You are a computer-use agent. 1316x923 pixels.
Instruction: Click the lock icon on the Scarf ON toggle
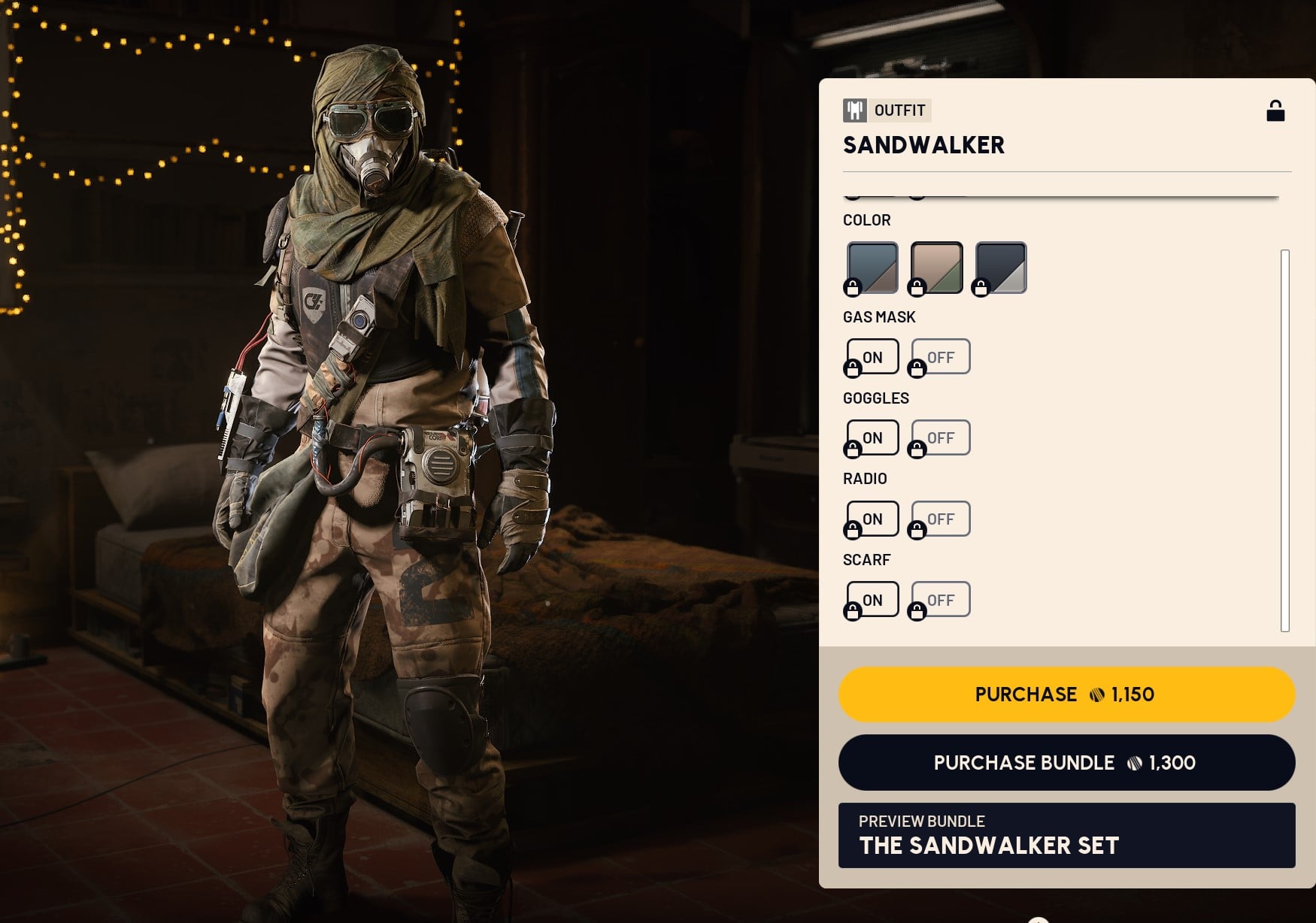853,611
